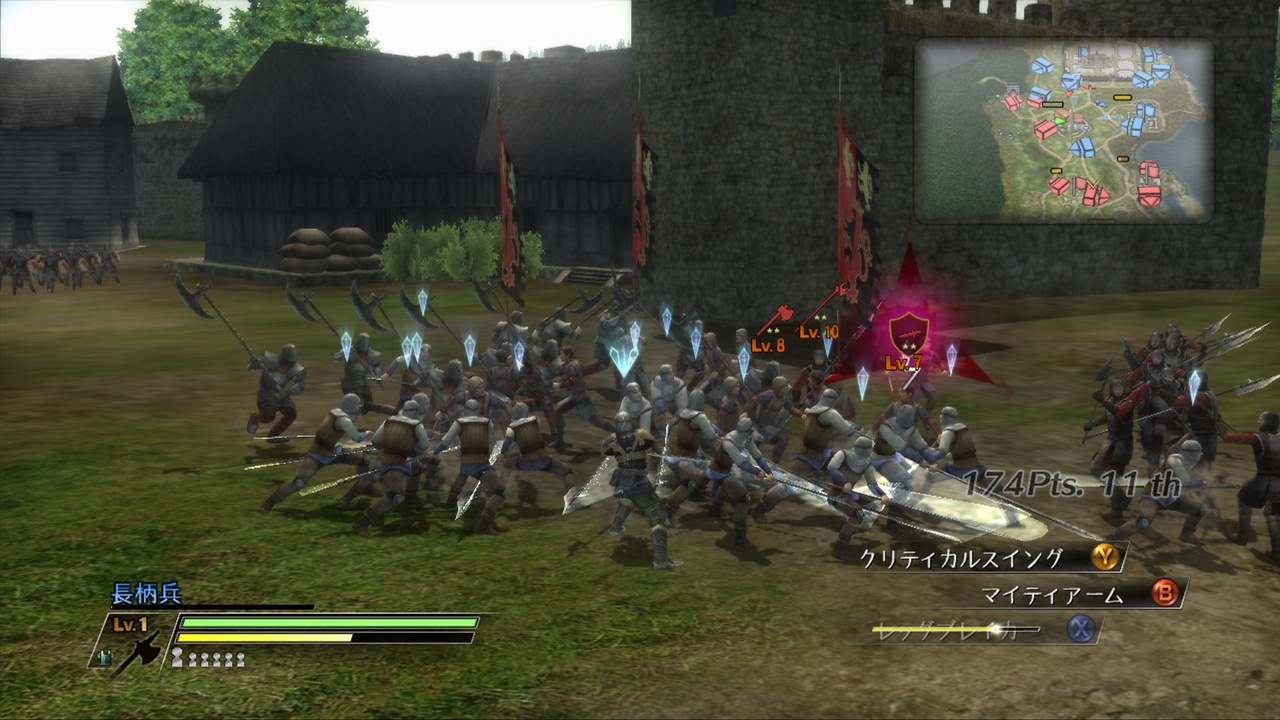
Task: Select the armor shirt icon near Lv.1
Action: (x=105, y=657)
